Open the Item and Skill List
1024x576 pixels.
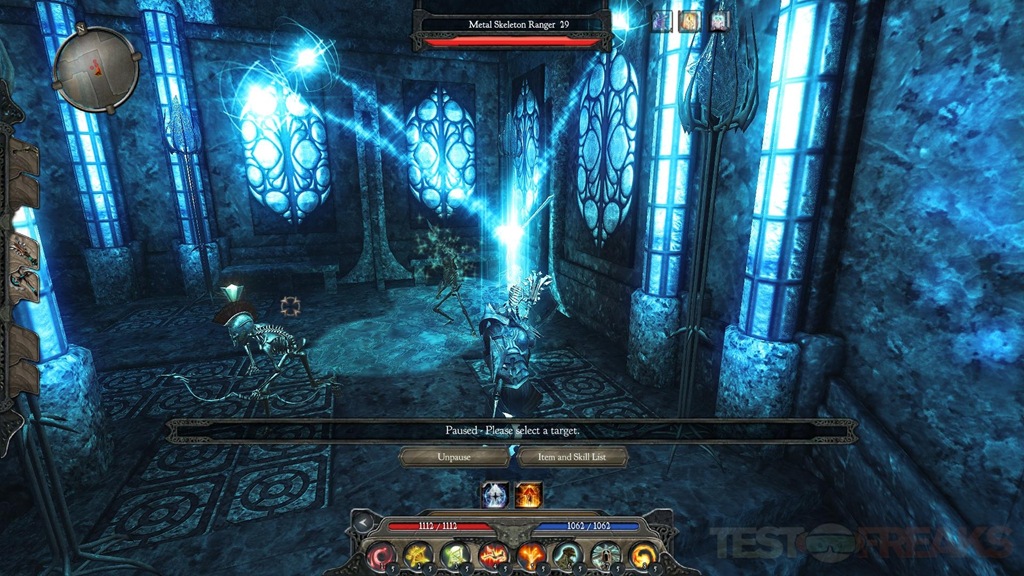pyautogui.click(x=571, y=457)
